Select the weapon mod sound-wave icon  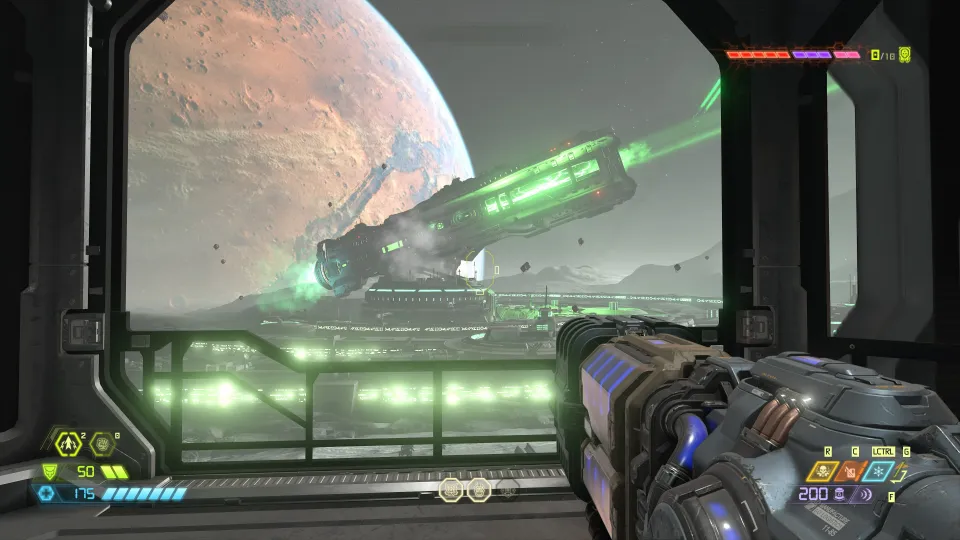tap(863, 494)
